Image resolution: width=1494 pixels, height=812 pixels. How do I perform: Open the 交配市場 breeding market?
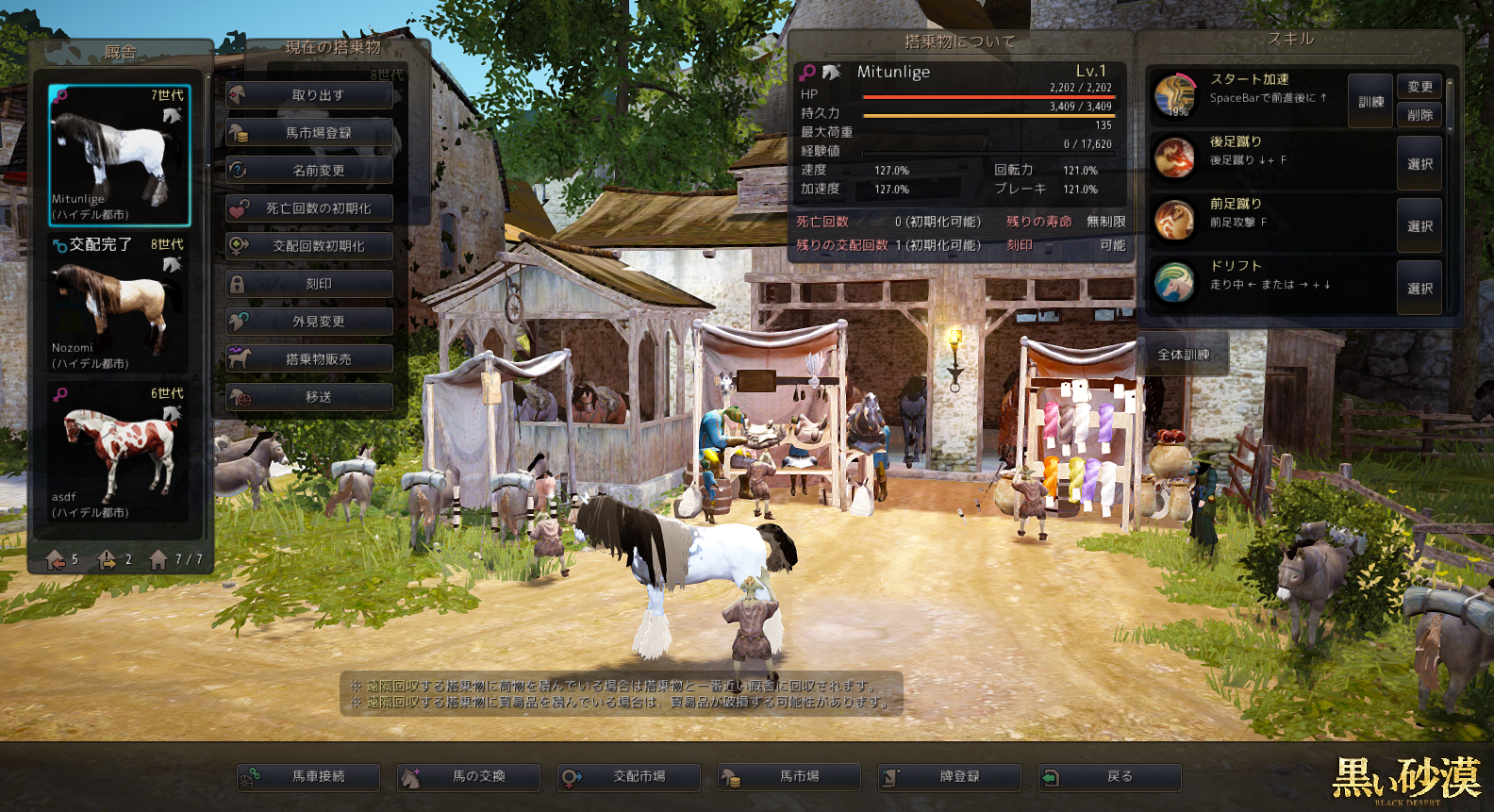[x=629, y=777]
